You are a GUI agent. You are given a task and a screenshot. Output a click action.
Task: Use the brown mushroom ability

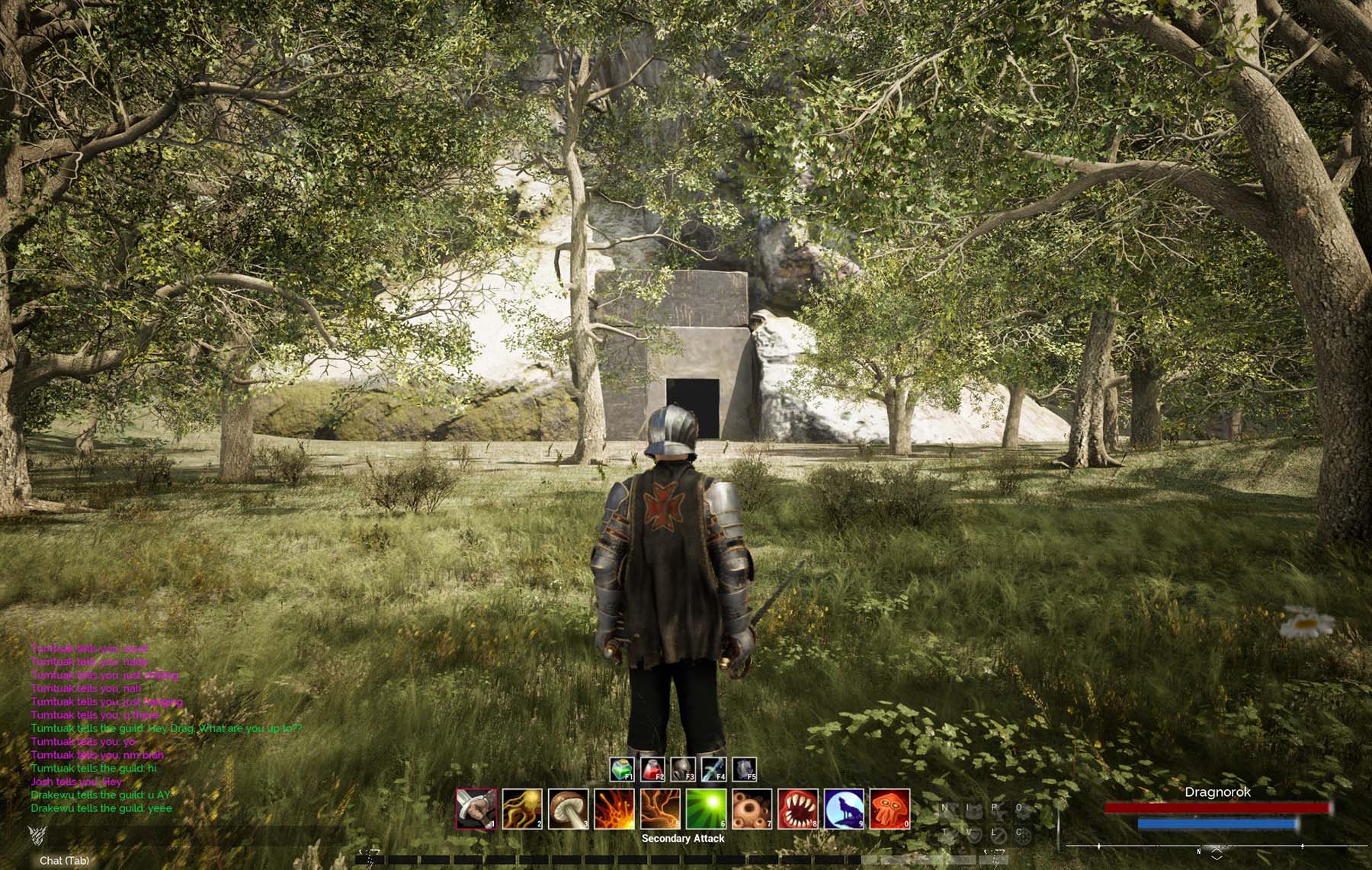coord(568,809)
